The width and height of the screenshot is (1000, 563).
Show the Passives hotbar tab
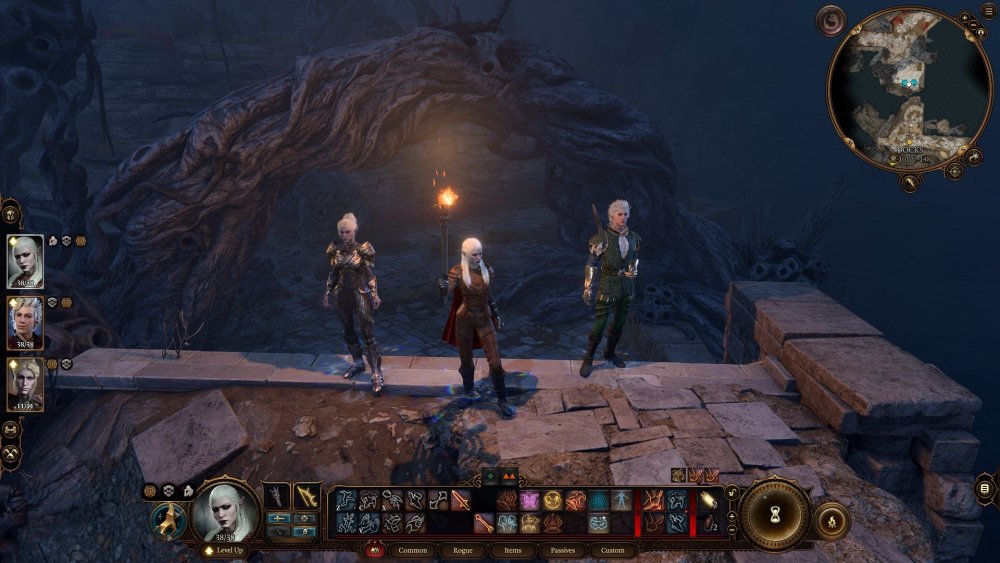563,550
